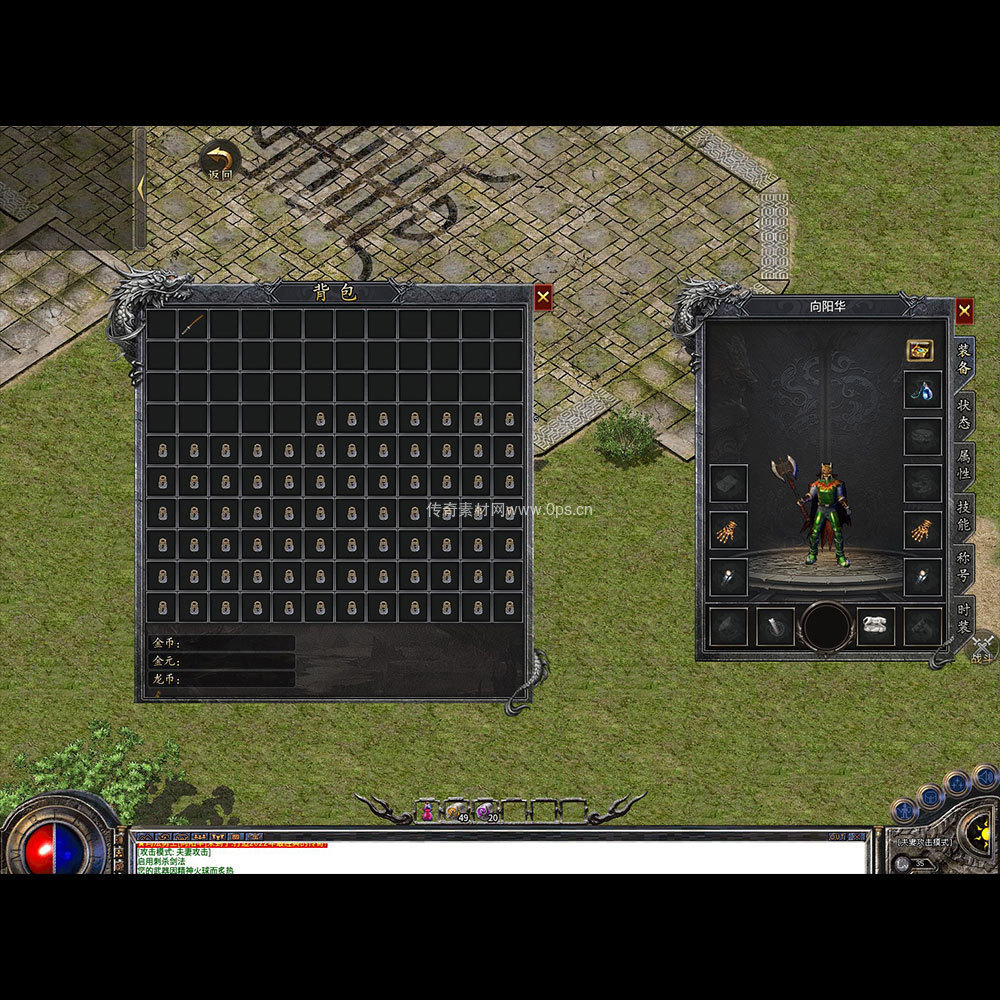Toggle the sun day-night icon
Screen dimensions: 1000x1000
tap(977, 829)
